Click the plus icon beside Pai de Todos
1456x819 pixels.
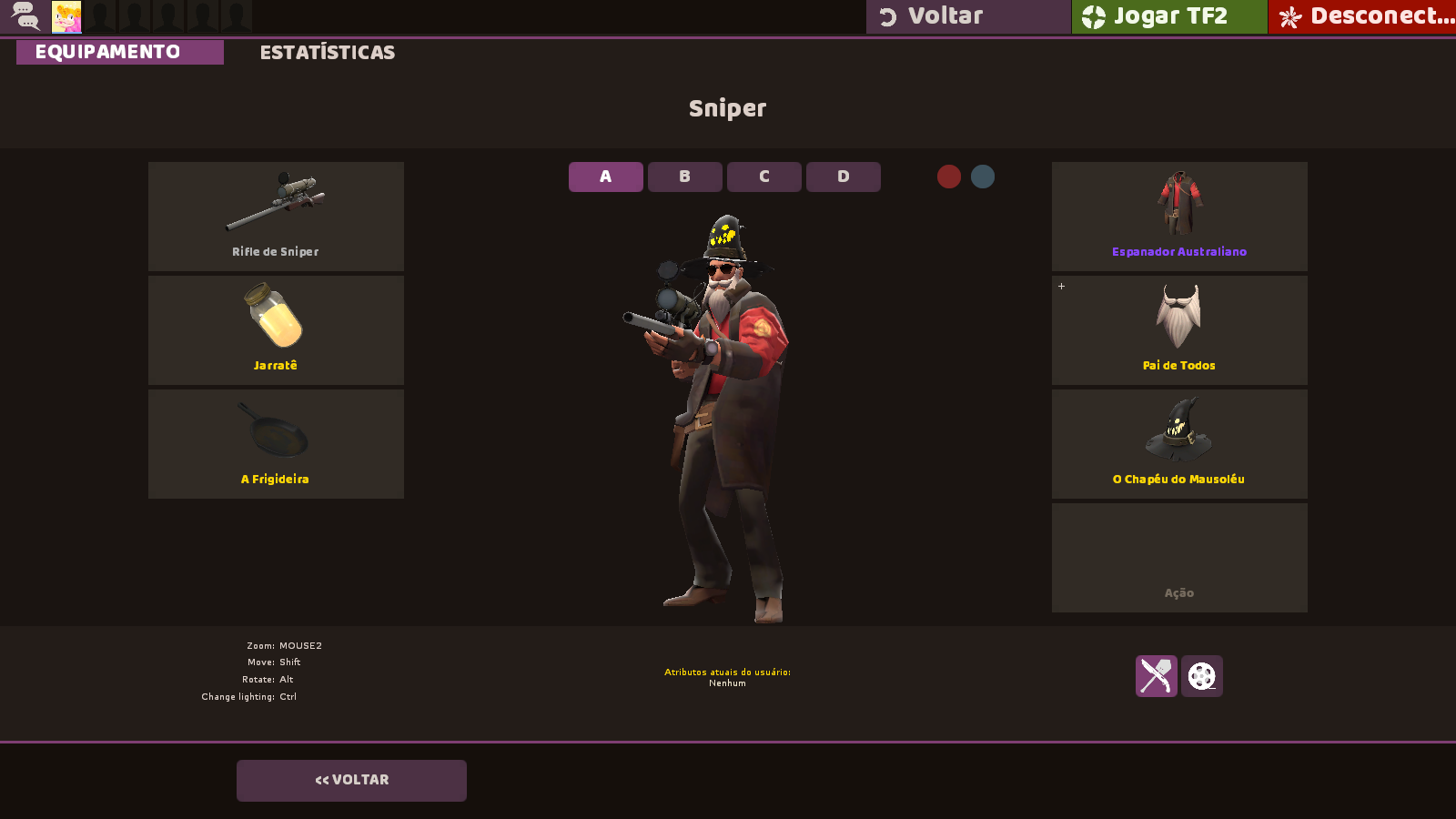[1061, 286]
